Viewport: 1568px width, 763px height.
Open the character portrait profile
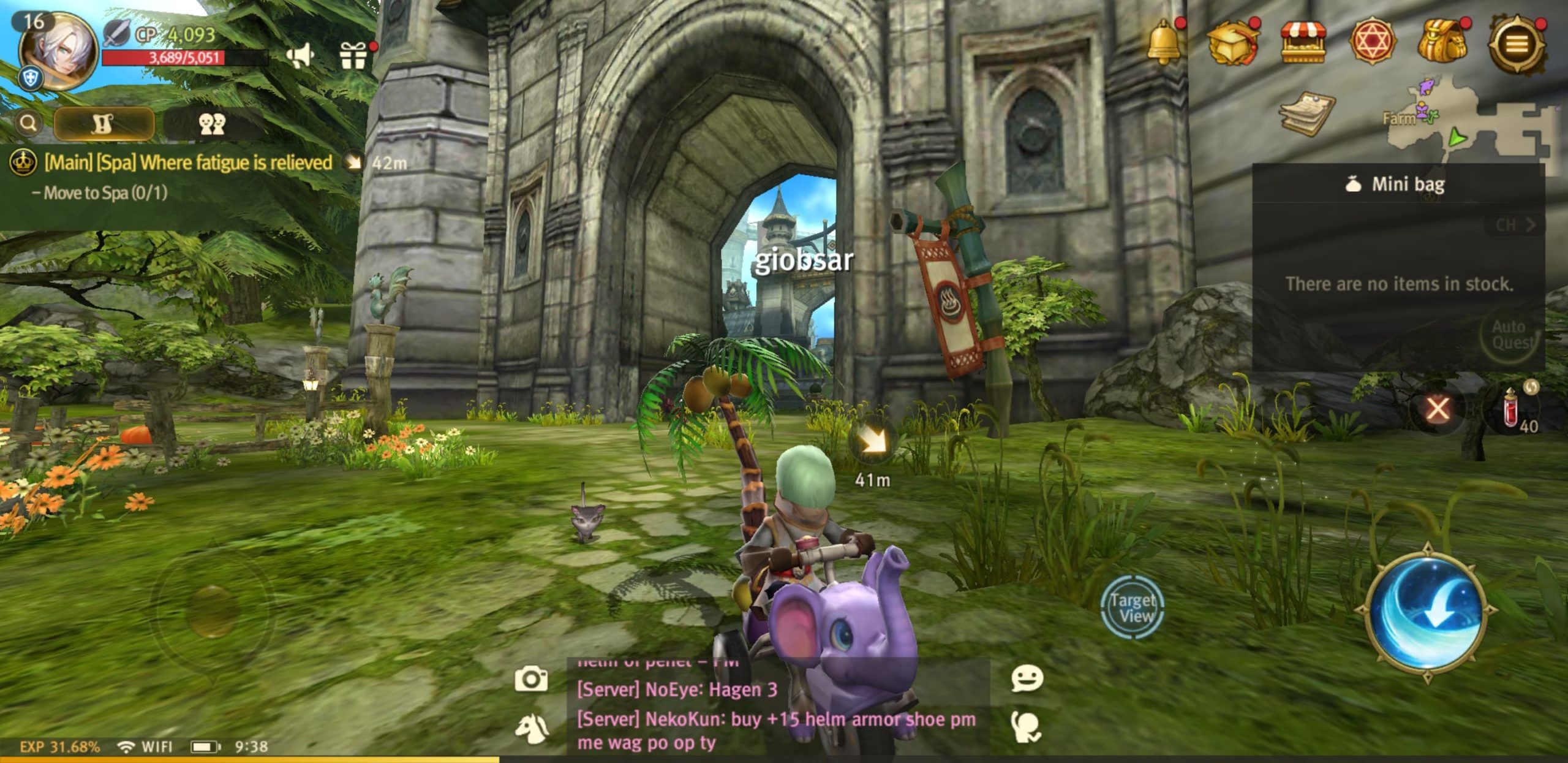(58, 51)
